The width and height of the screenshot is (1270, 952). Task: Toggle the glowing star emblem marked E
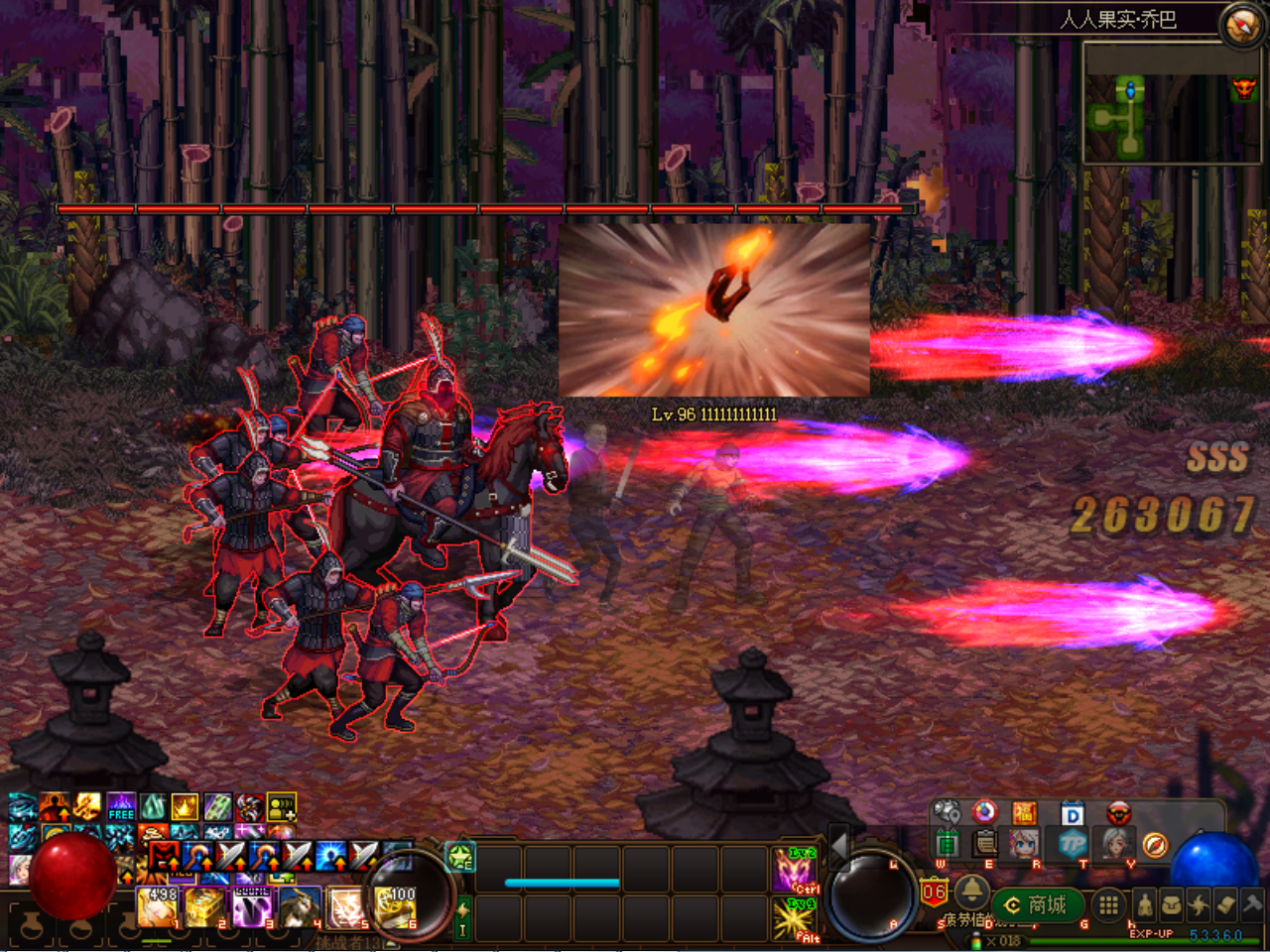(460, 855)
